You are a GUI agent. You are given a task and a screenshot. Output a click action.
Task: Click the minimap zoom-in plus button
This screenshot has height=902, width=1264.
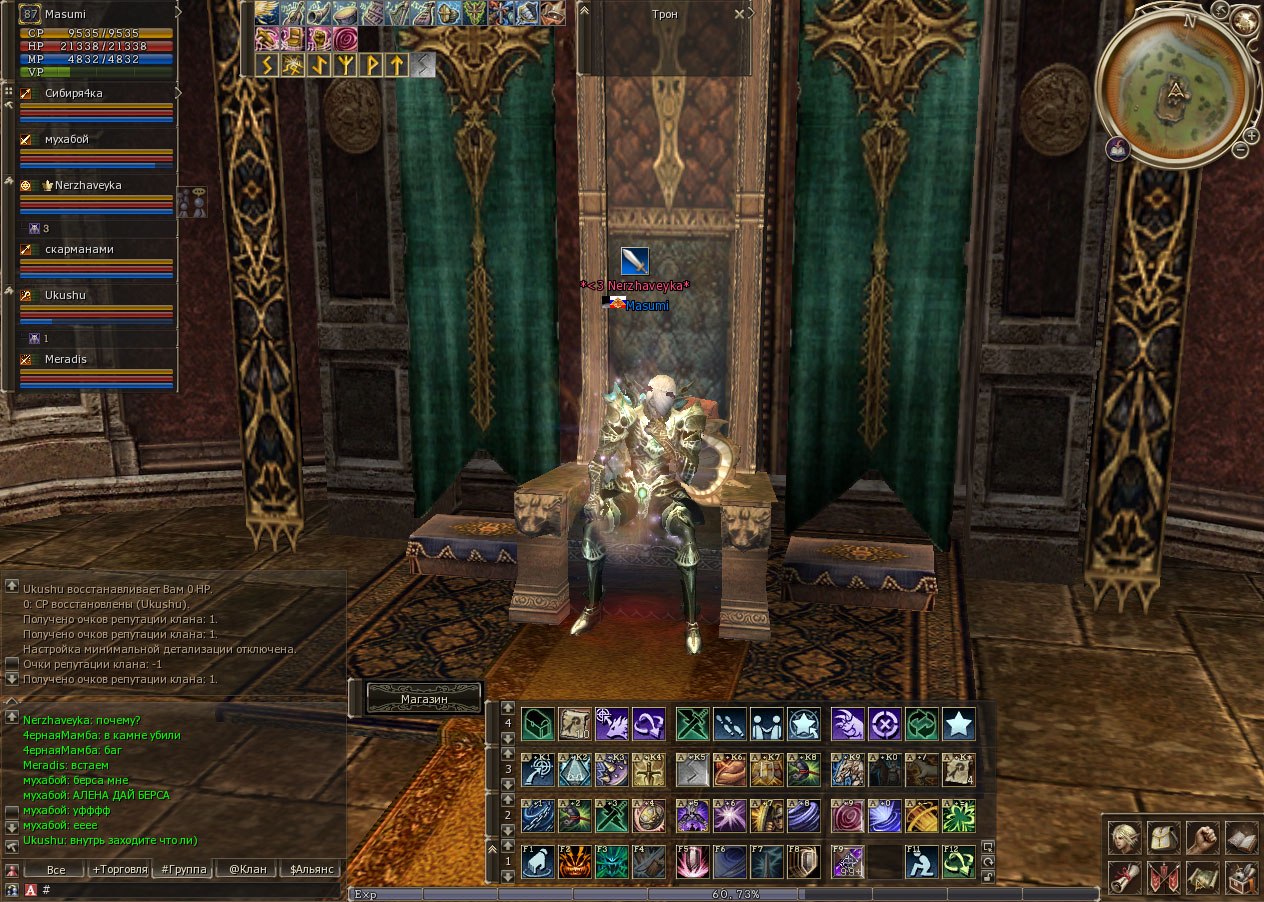(x=1251, y=135)
